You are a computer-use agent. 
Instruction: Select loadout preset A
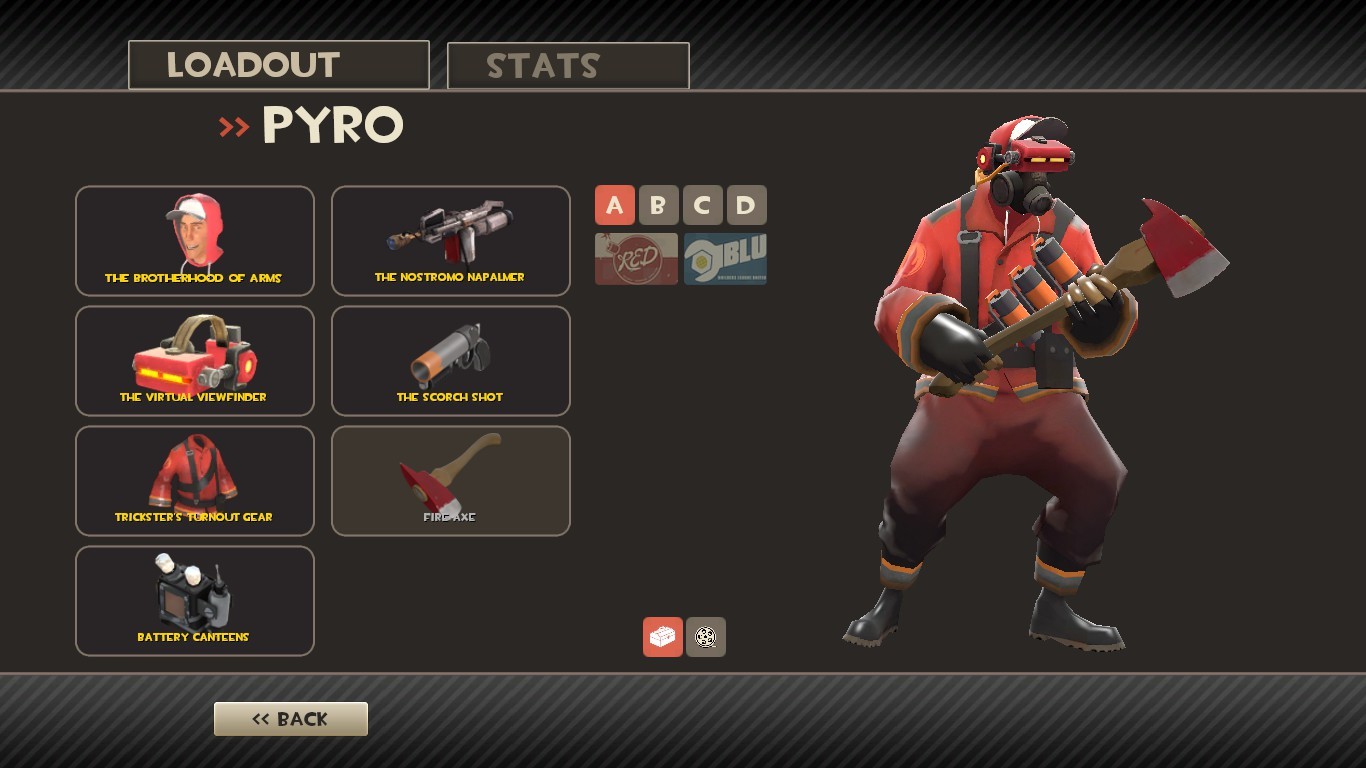[615, 205]
